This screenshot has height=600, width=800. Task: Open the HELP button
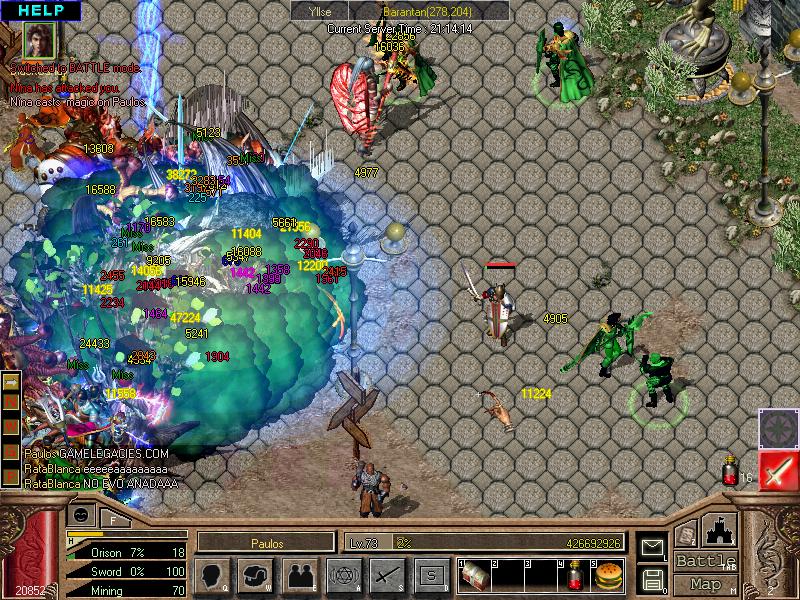pos(38,10)
